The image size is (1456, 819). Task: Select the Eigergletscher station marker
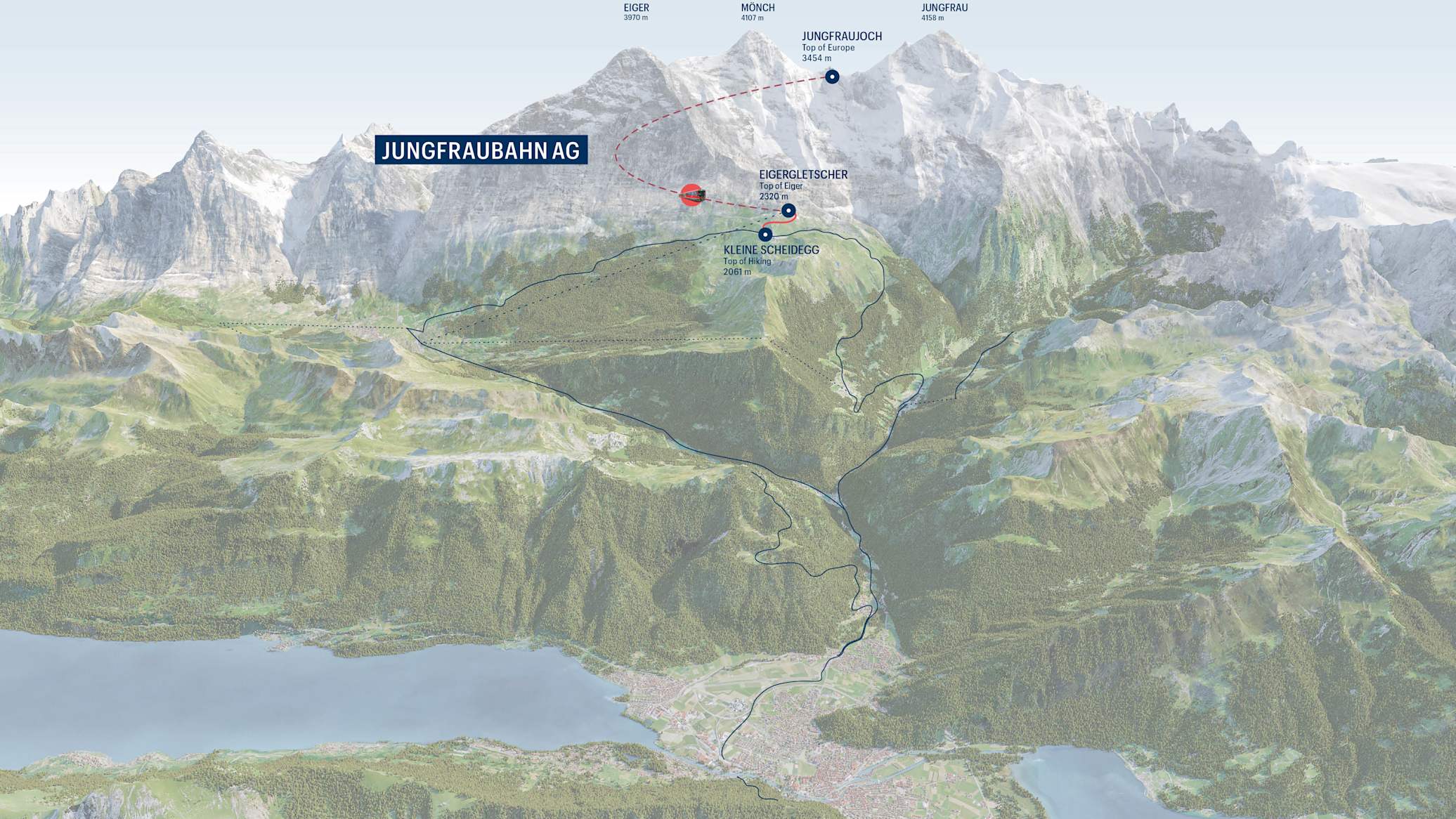[x=788, y=210]
